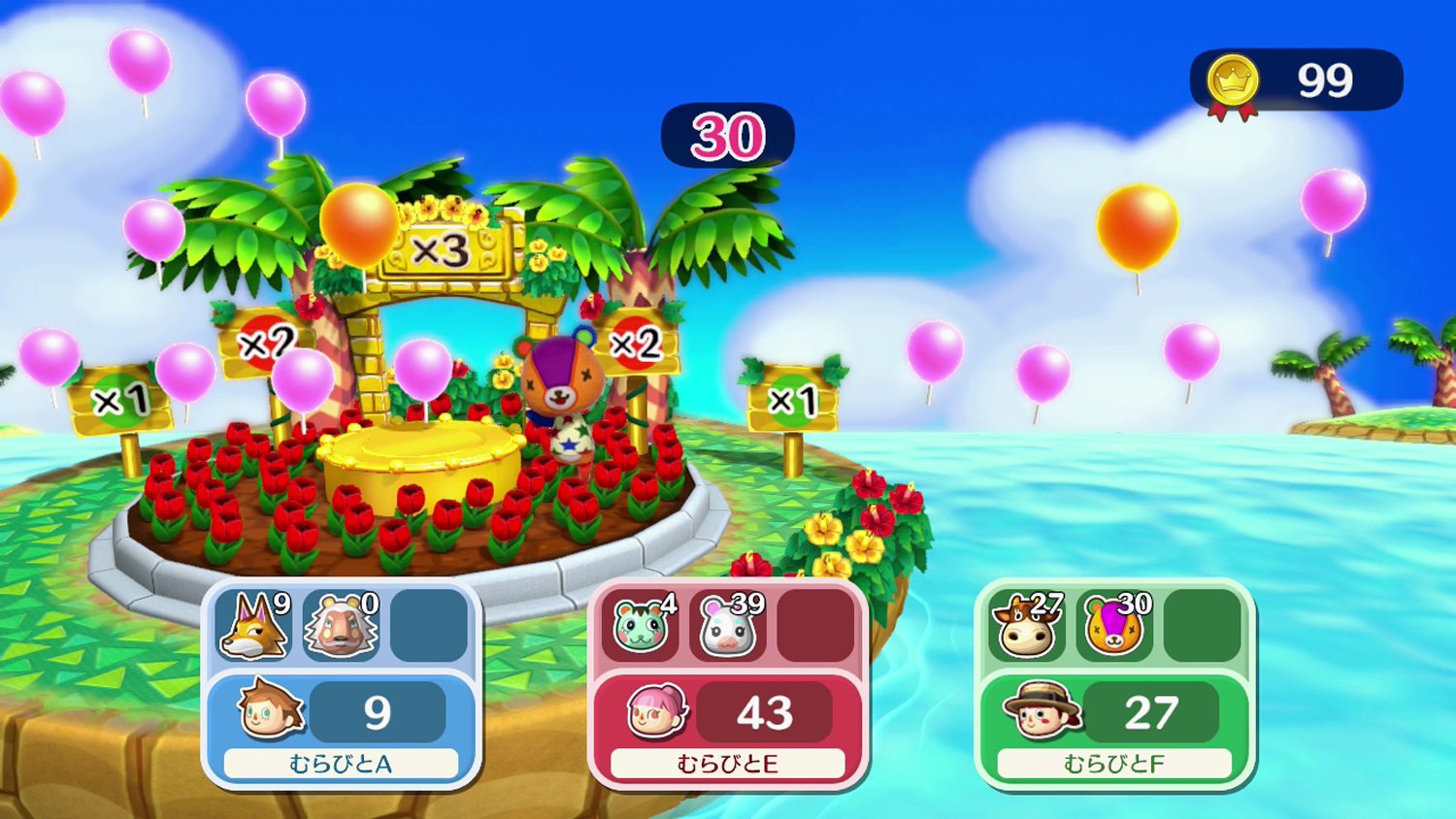Select the むらびとE name label
This screenshot has height=819, width=1456.
(728, 765)
